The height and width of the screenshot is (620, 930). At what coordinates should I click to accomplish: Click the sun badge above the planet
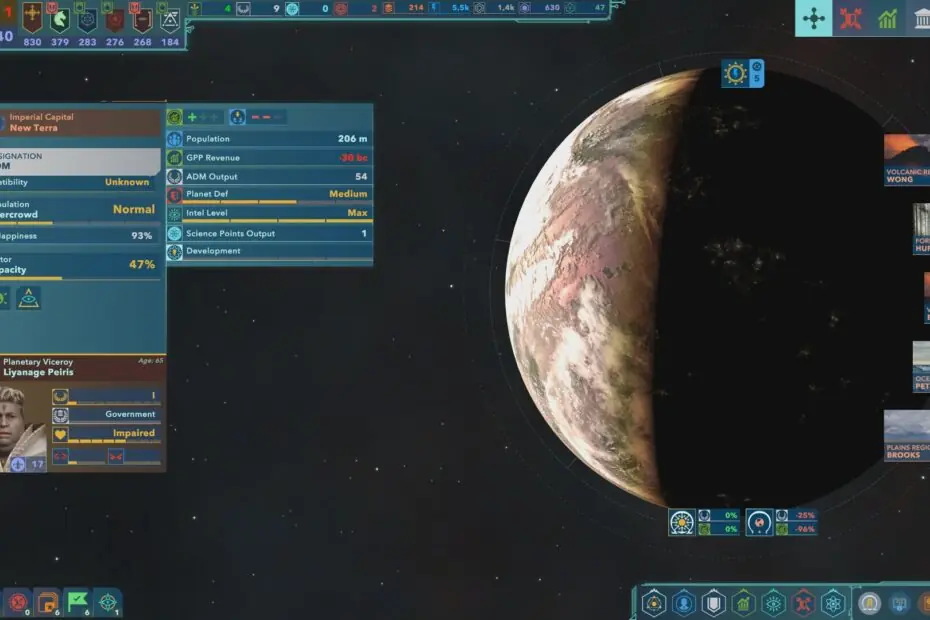point(735,73)
